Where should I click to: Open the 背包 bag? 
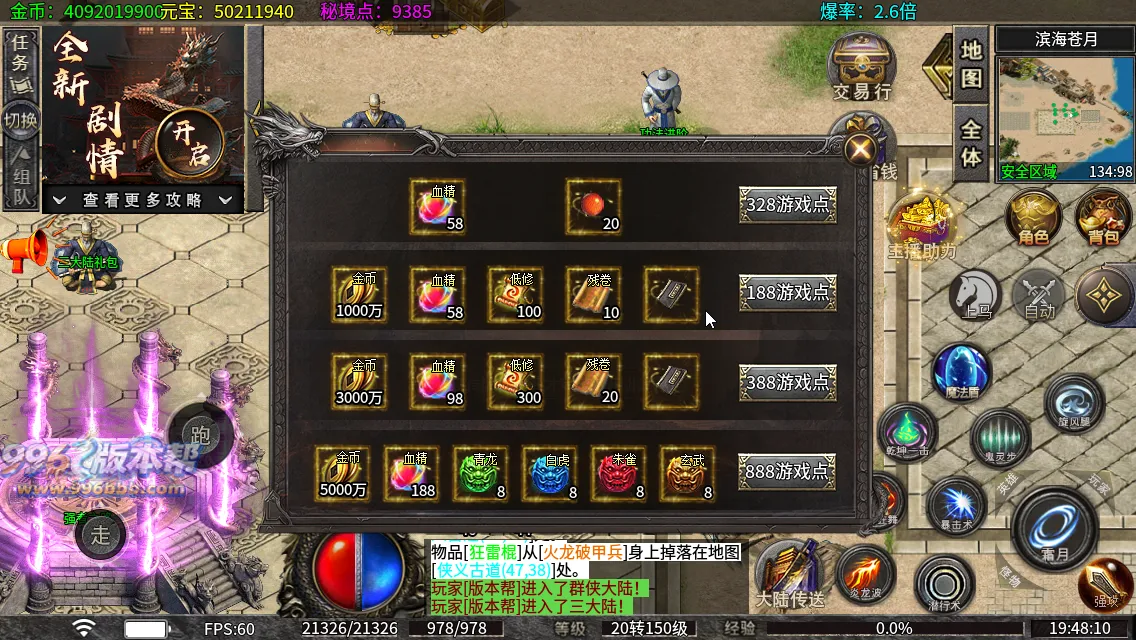coord(1103,216)
